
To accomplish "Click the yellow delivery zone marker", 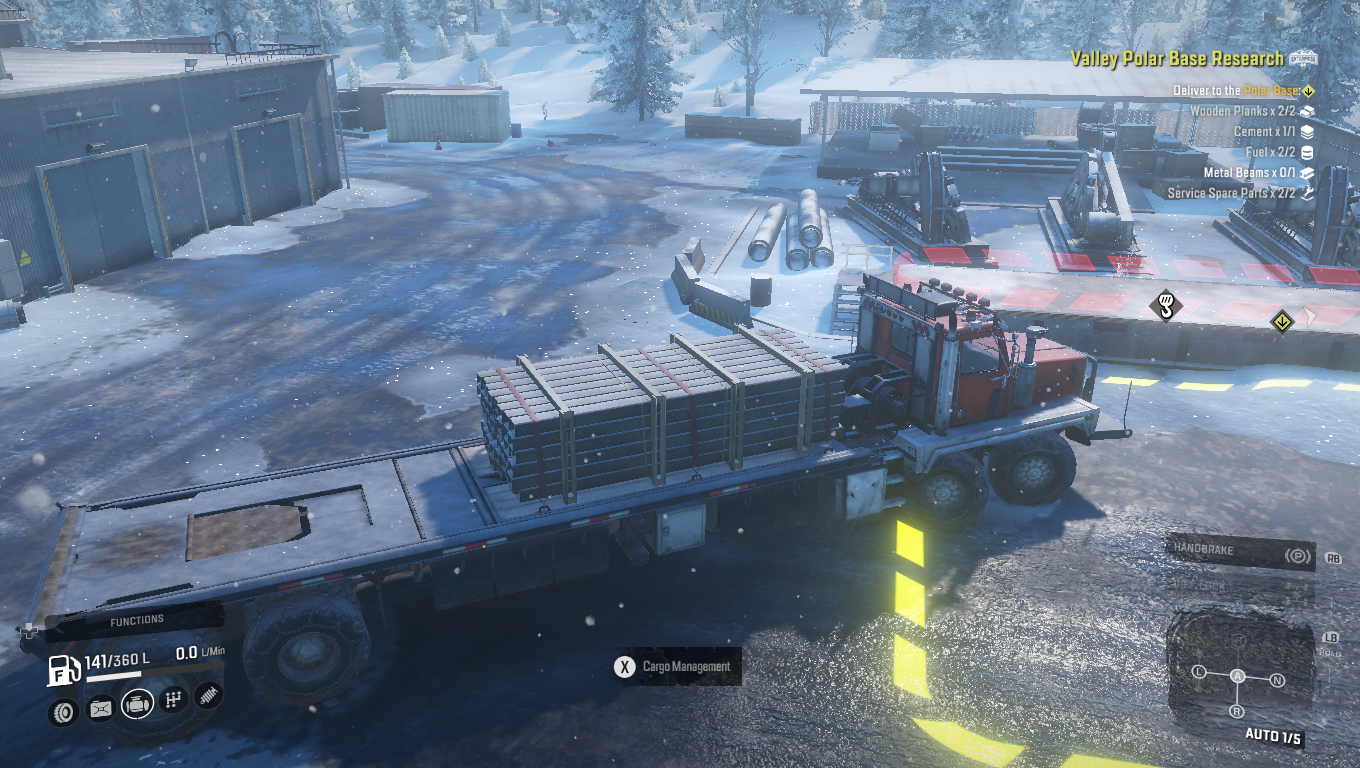I will (x=1282, y=322).
